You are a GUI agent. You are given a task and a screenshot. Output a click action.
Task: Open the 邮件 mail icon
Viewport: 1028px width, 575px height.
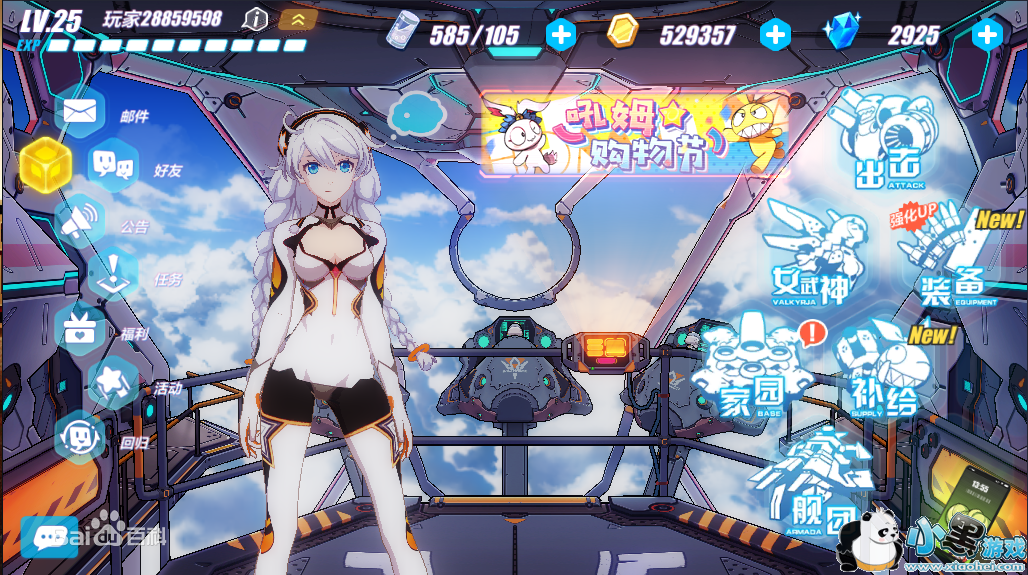click(x=80, y=110)
